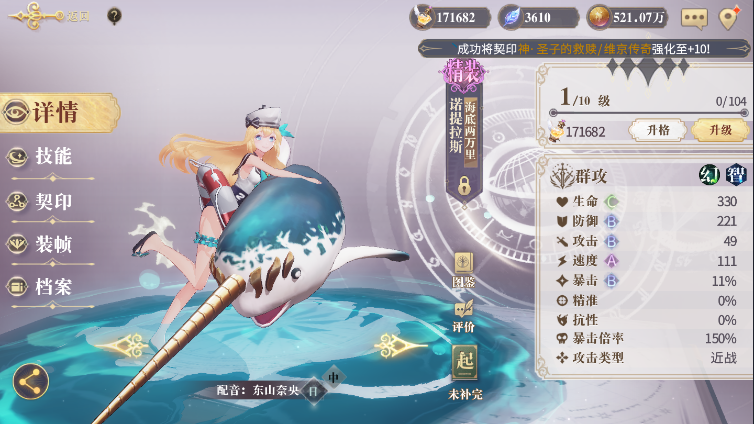Click the share icon button

coord(31,380)
